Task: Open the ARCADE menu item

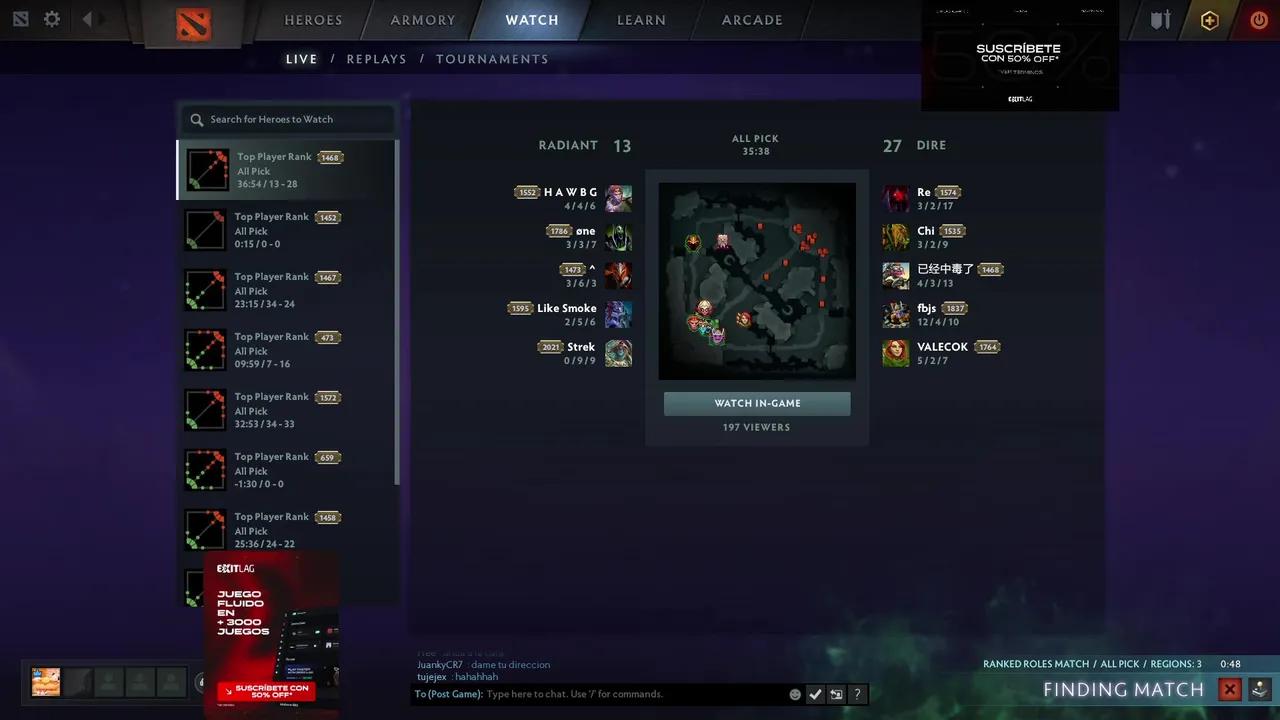Action: [751, 20]
